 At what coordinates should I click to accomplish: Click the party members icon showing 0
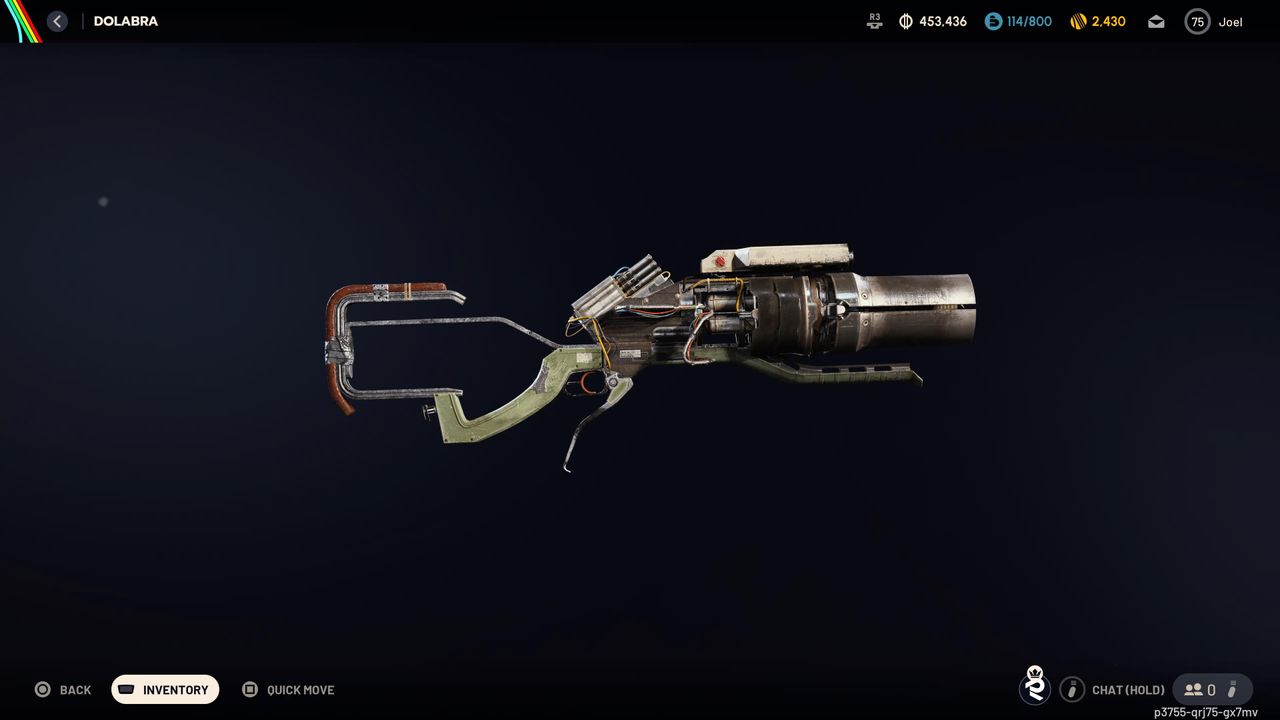[x=1196, y=689]
